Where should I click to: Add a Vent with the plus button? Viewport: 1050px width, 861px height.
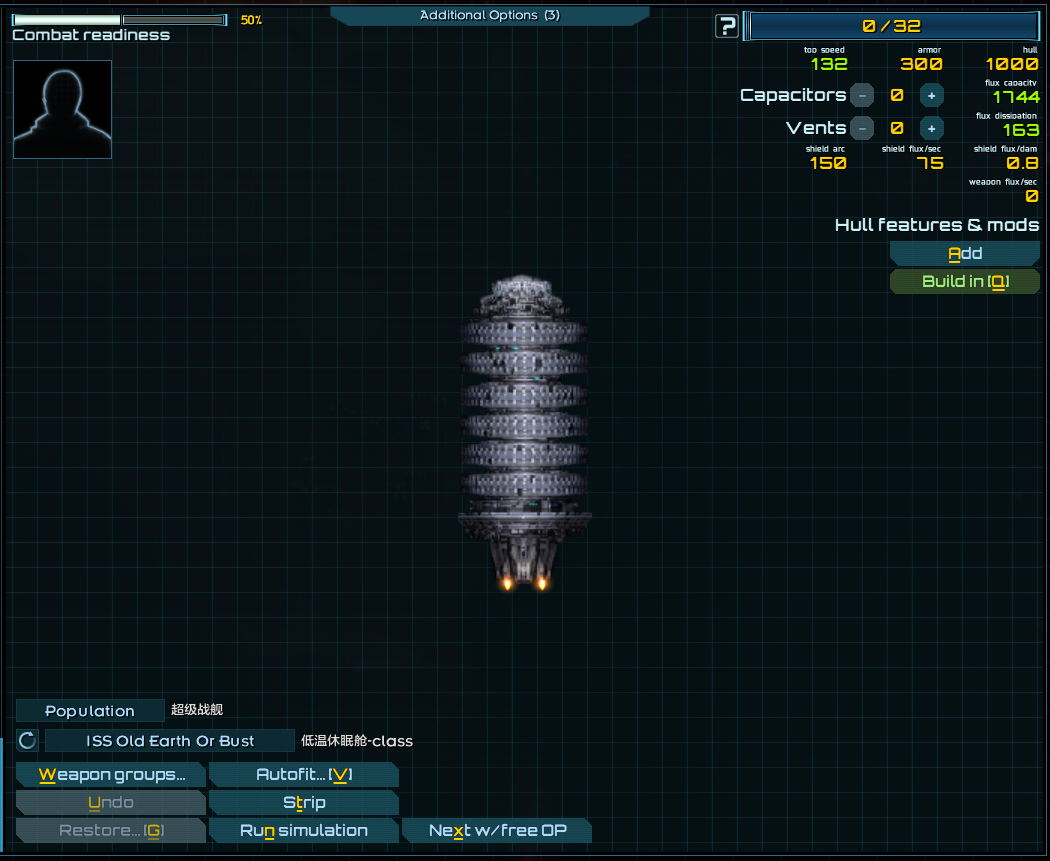point(931,128)
